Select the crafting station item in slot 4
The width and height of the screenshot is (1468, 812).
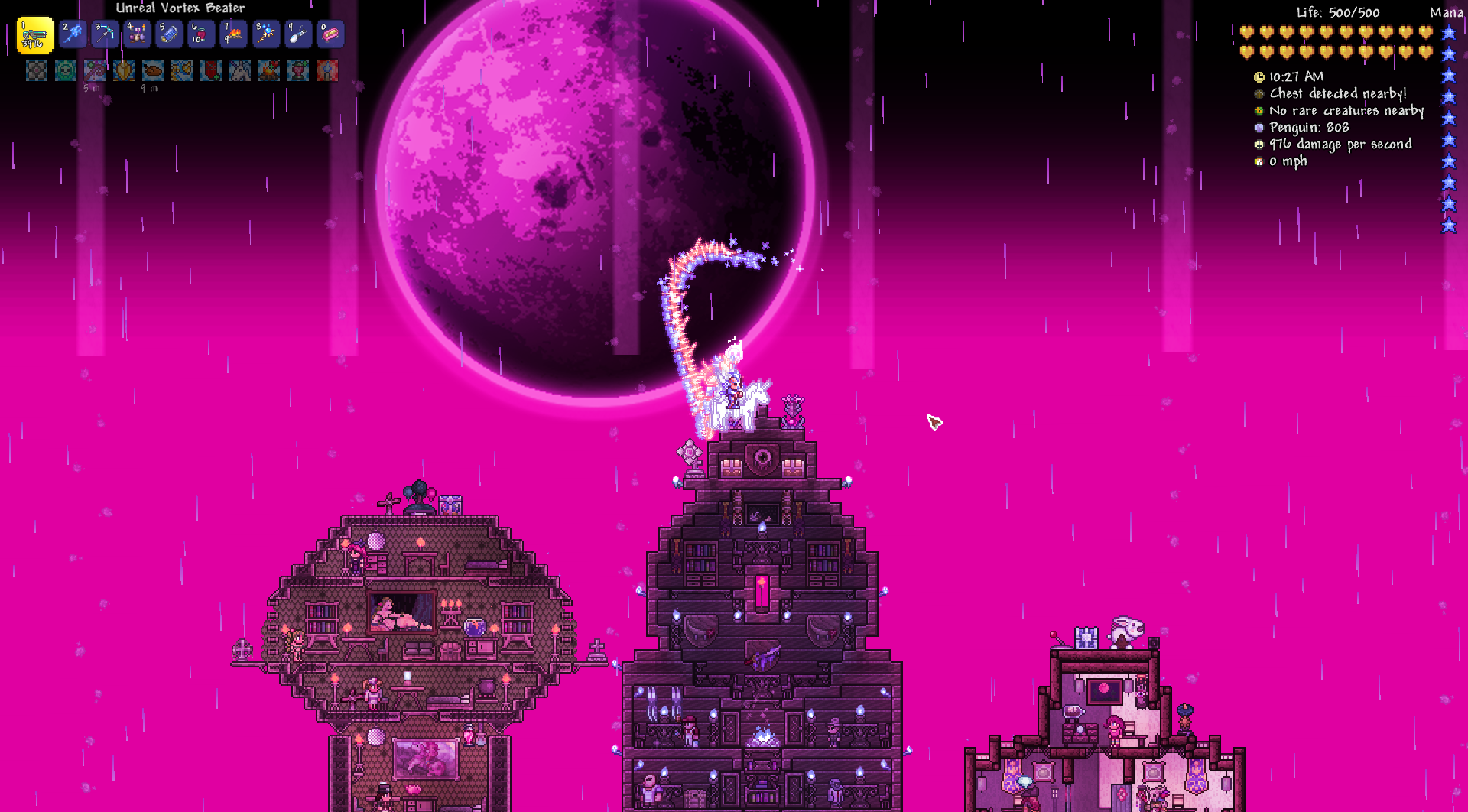coord(137,34)
